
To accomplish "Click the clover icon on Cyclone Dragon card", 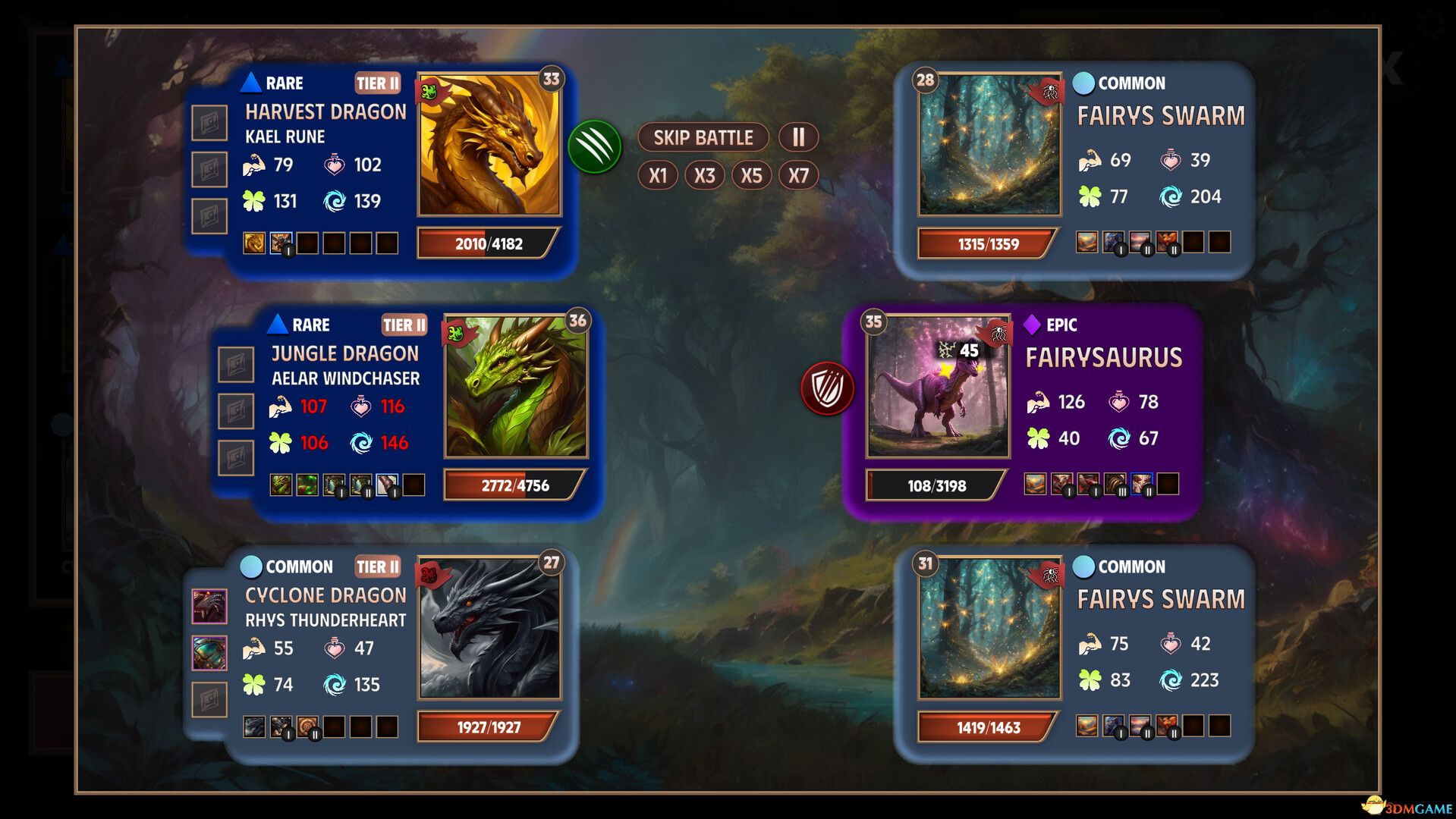I will [x=253, y=684].
